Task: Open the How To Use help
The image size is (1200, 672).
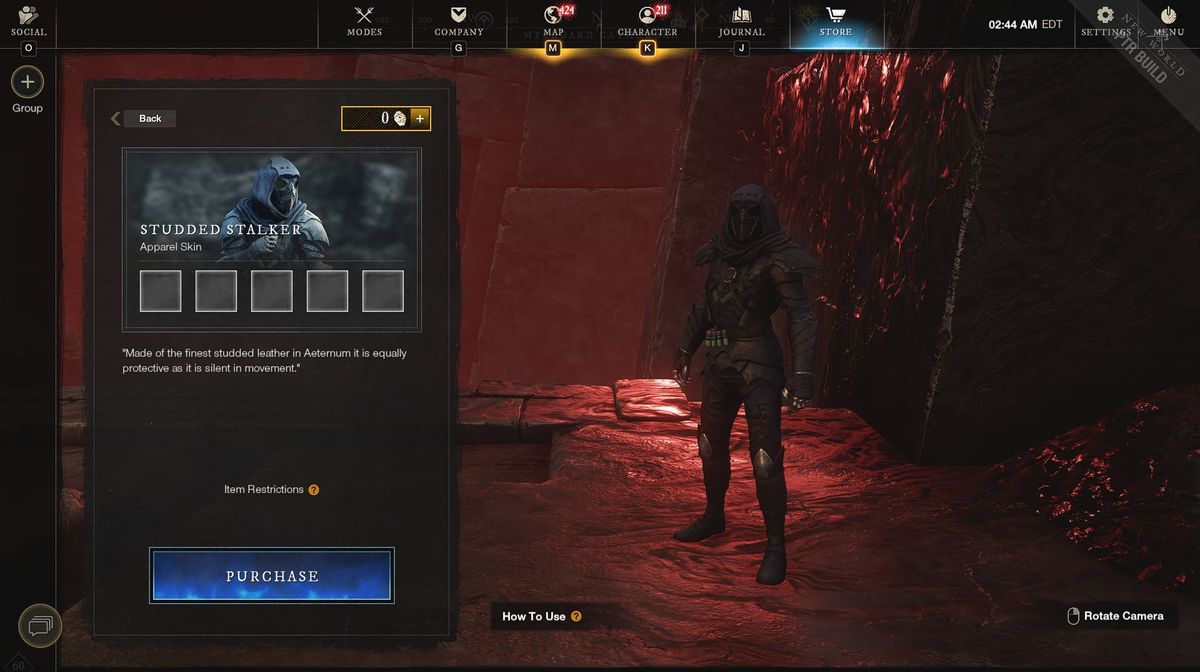Action: [x=576, y=616]
